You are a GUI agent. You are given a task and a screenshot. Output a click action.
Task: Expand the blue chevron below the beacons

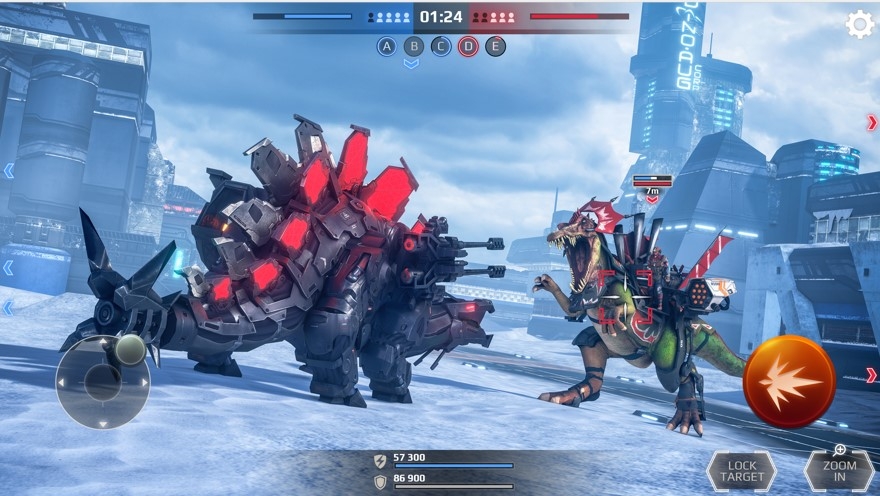(x=411, y=64)
